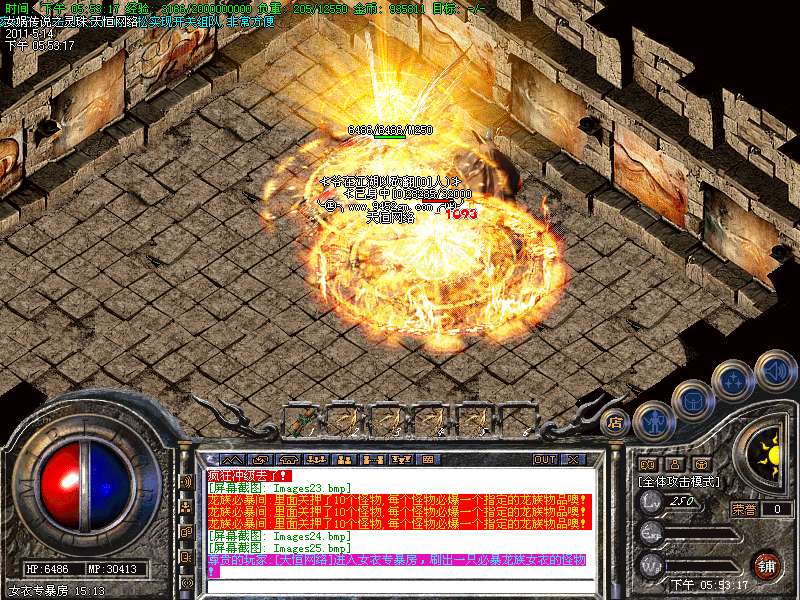Toggle sound with the speaker round button
Image resolution: width=800 pixels, height=600 pixels.
(x=773, y=370)
